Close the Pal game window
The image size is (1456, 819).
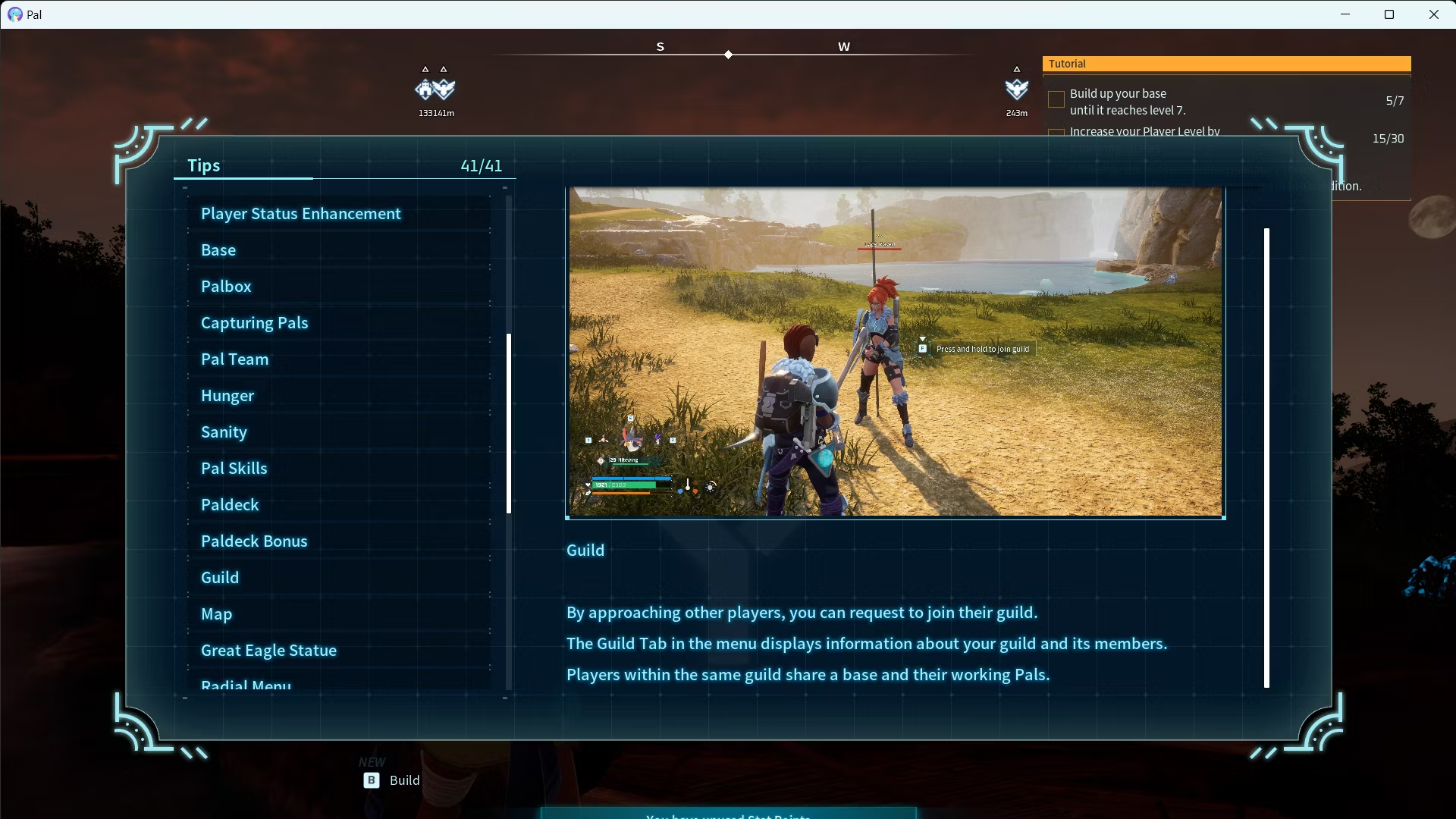(1433, 14)
